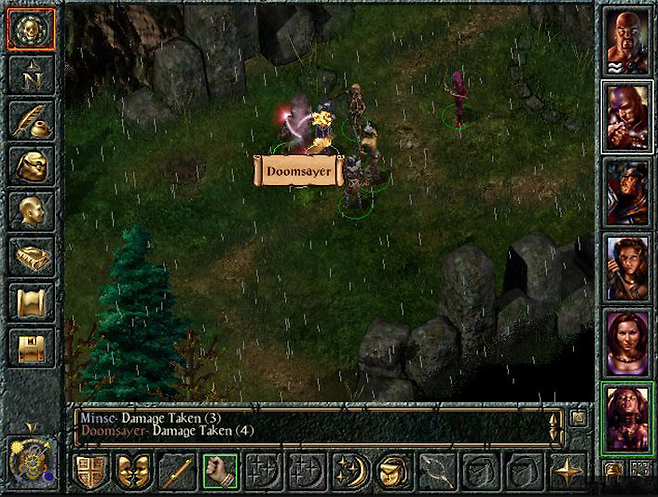Image resolution: width=658 pixels, height=497 pixels.
Task: Open the priest scroll button
Action: coord(29,301)
